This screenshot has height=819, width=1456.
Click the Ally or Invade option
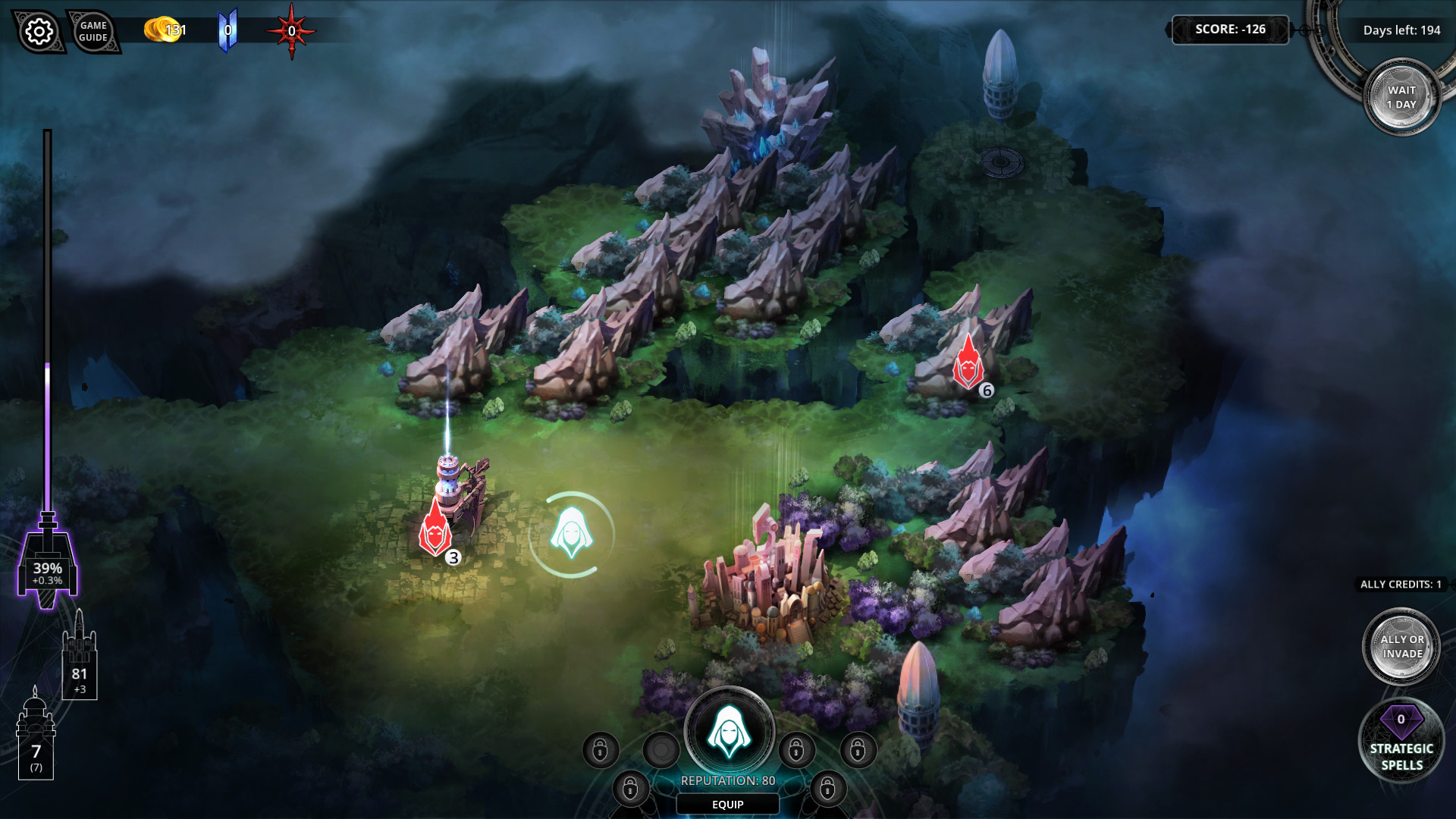(x=1401, y=645)
